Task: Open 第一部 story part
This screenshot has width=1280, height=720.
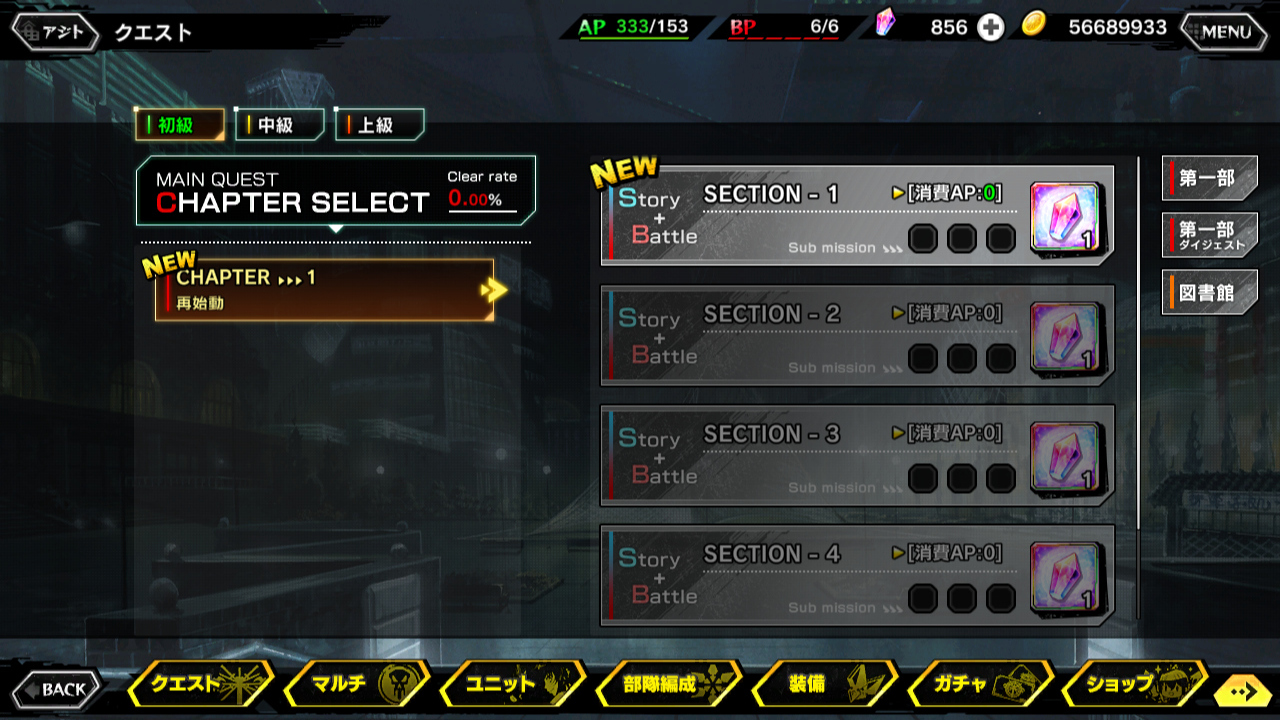Action: [1209, 179]
